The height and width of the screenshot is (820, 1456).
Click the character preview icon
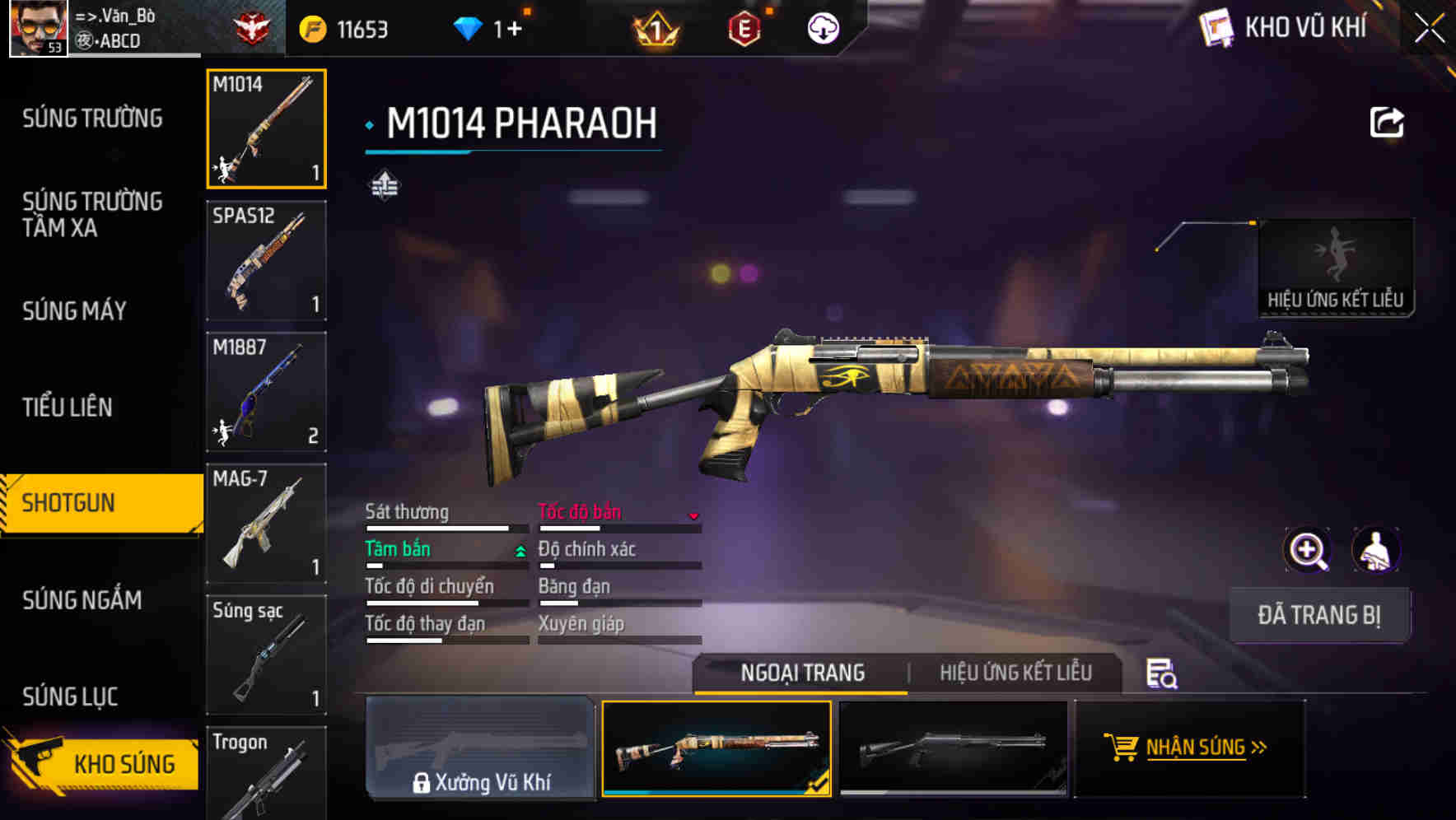pyautogui.click(x=1375, y=550)
